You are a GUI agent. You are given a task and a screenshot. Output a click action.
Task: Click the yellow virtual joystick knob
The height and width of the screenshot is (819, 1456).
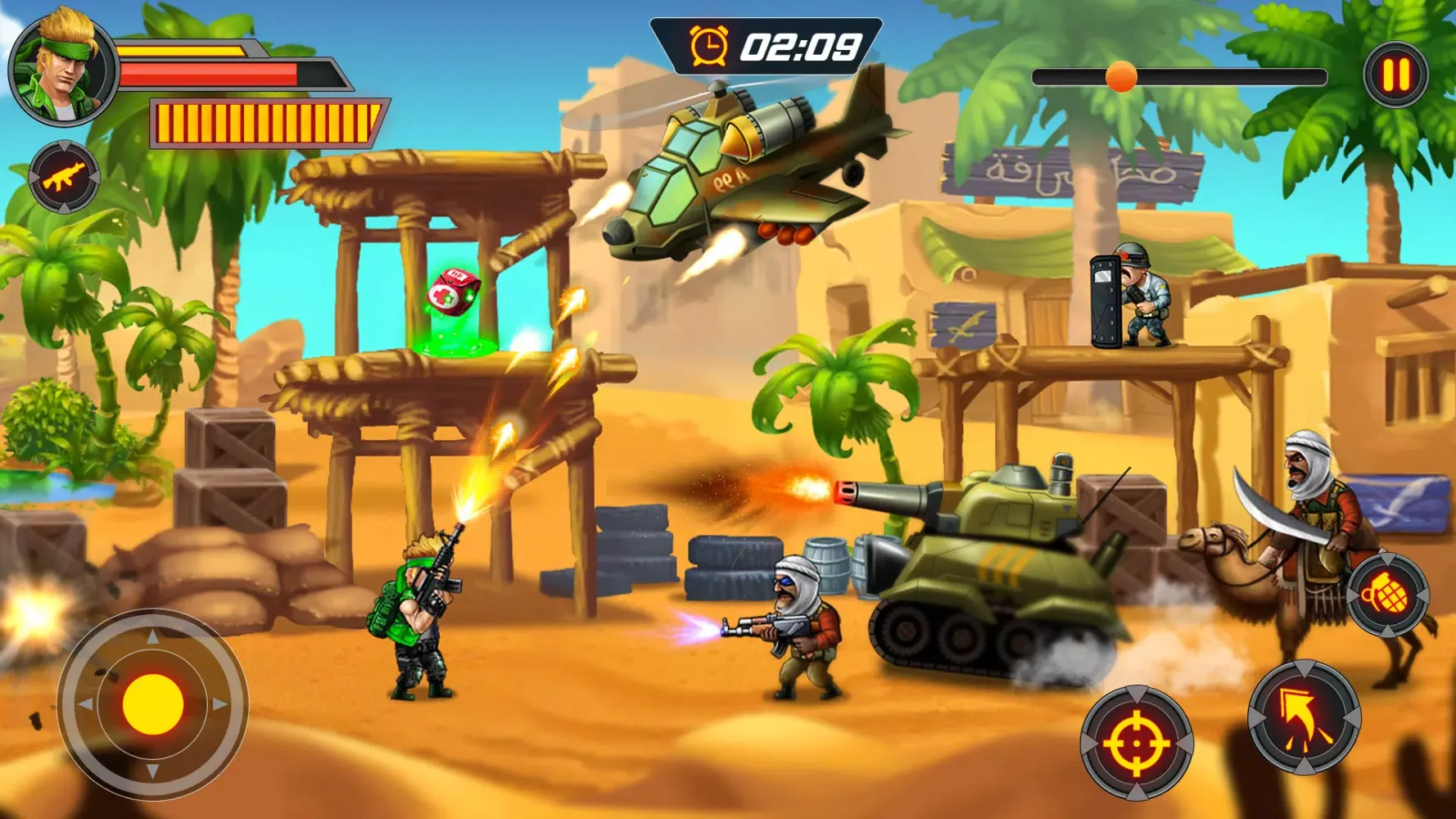[x=153, y=704]
